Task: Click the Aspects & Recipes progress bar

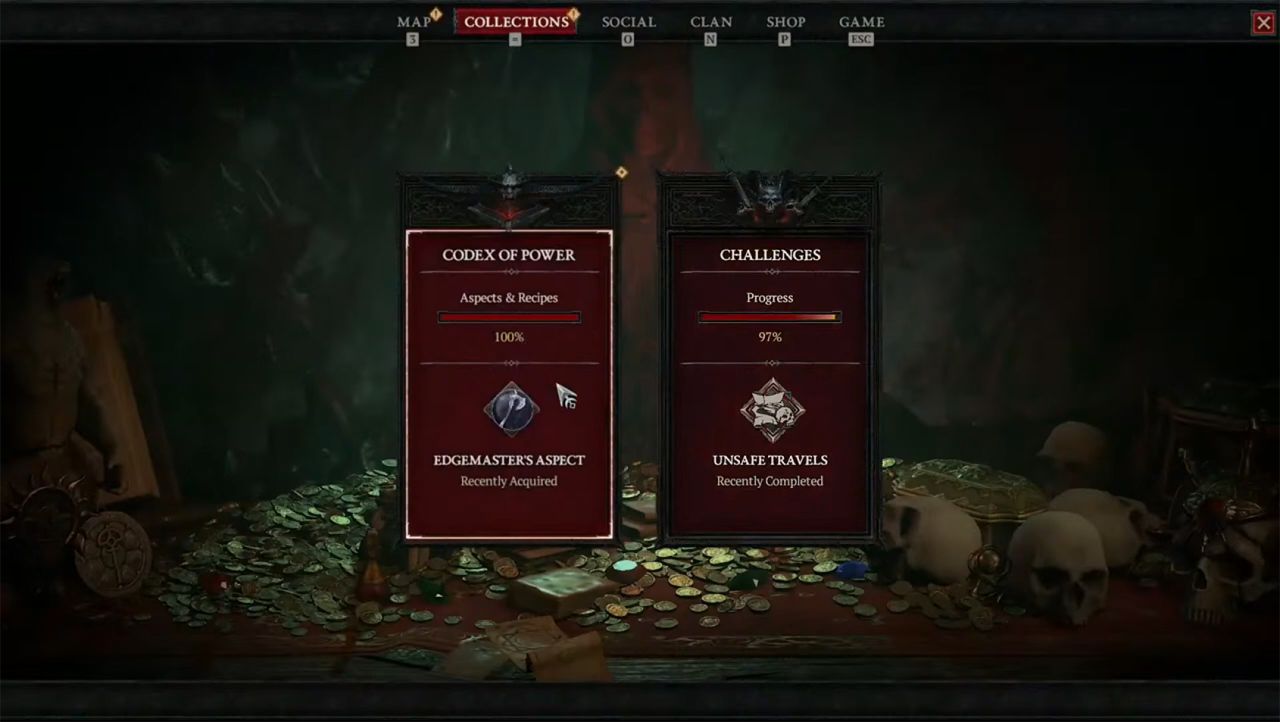Action: 508,317
